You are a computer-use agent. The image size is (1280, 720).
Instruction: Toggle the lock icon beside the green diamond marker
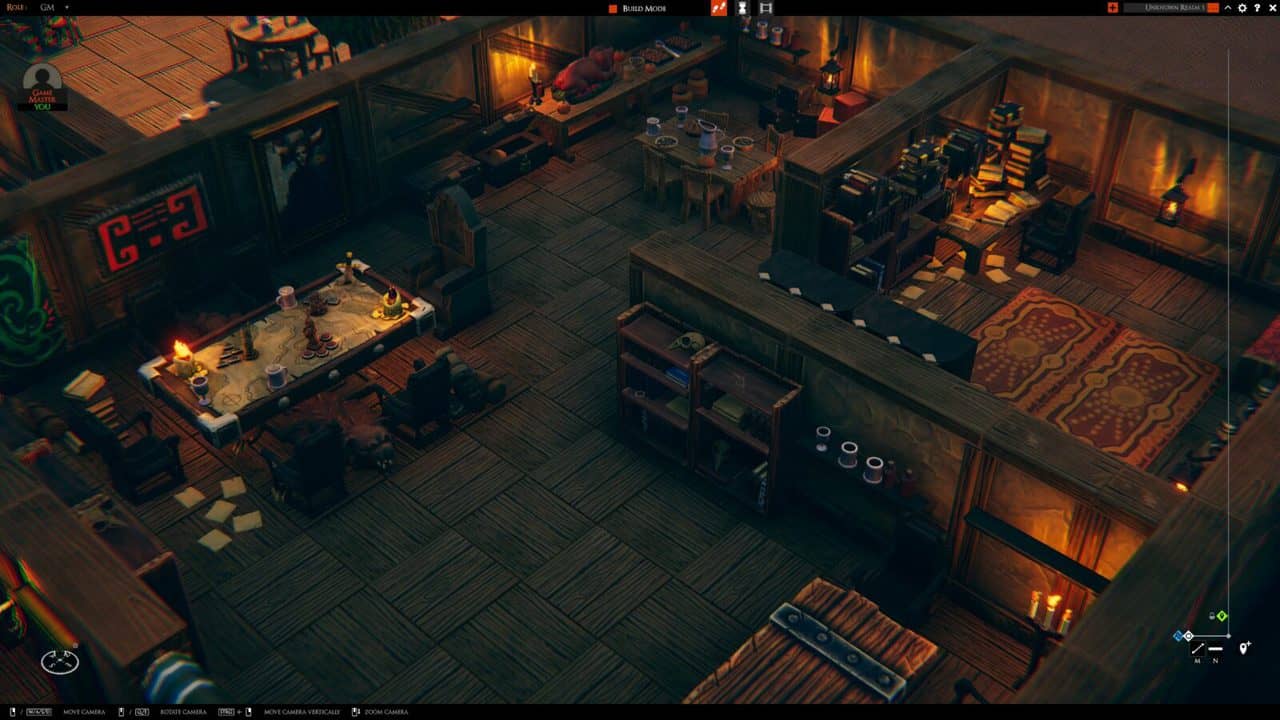1211,616
